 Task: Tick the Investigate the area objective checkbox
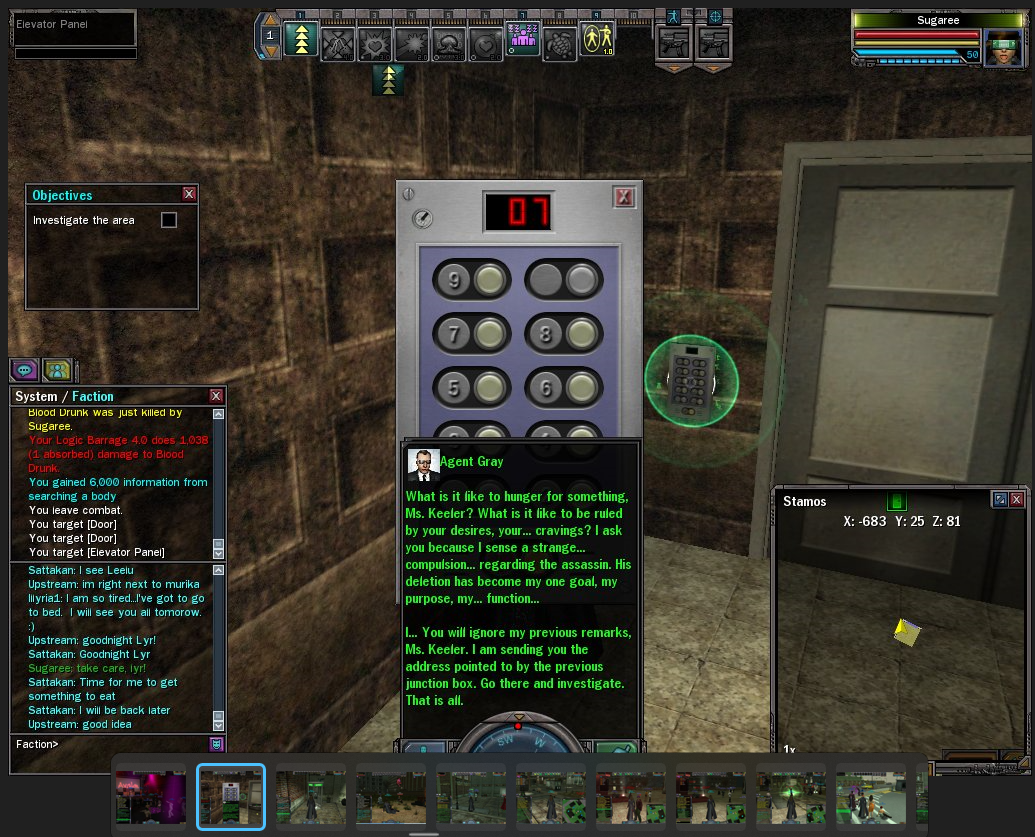point(169,220)
